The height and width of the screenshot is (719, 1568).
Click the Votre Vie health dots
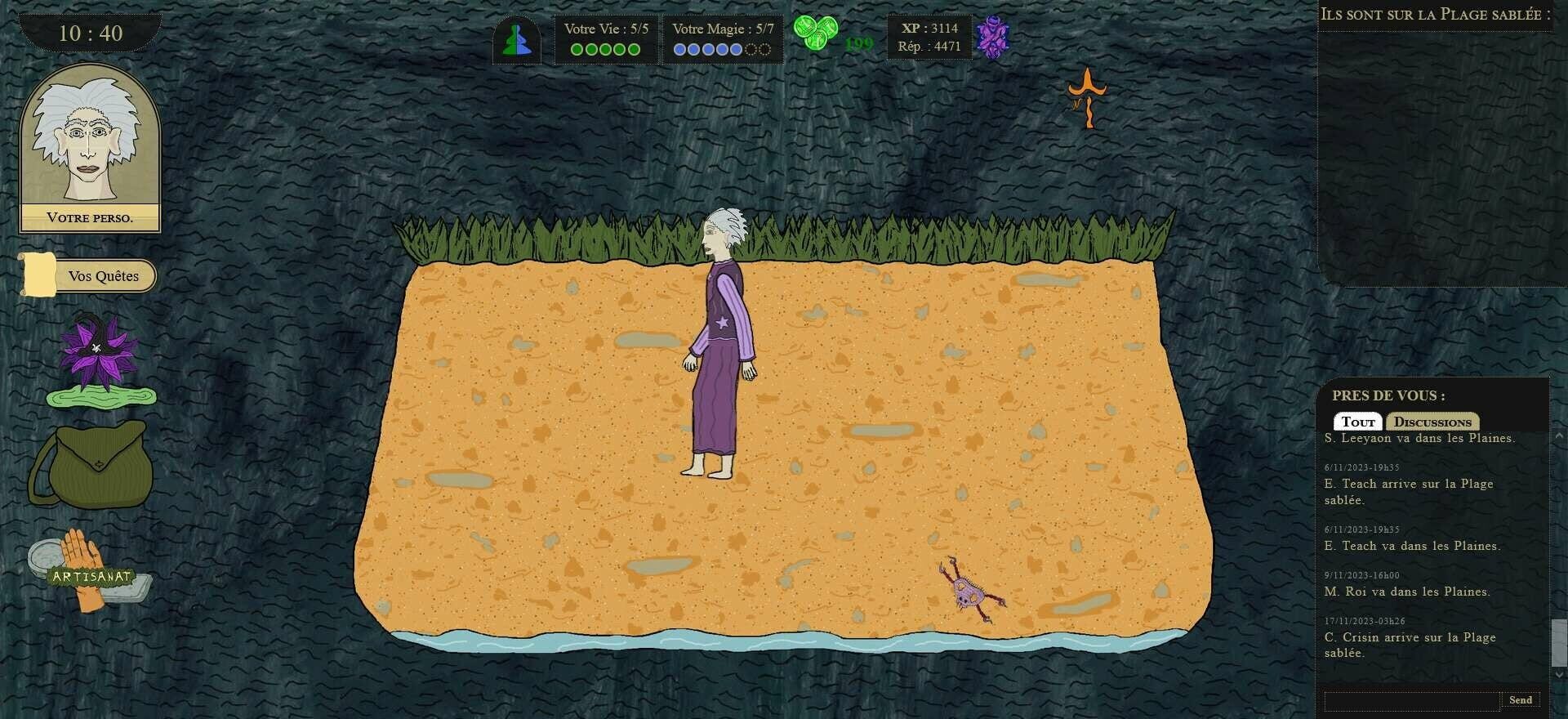coord(604,49)
